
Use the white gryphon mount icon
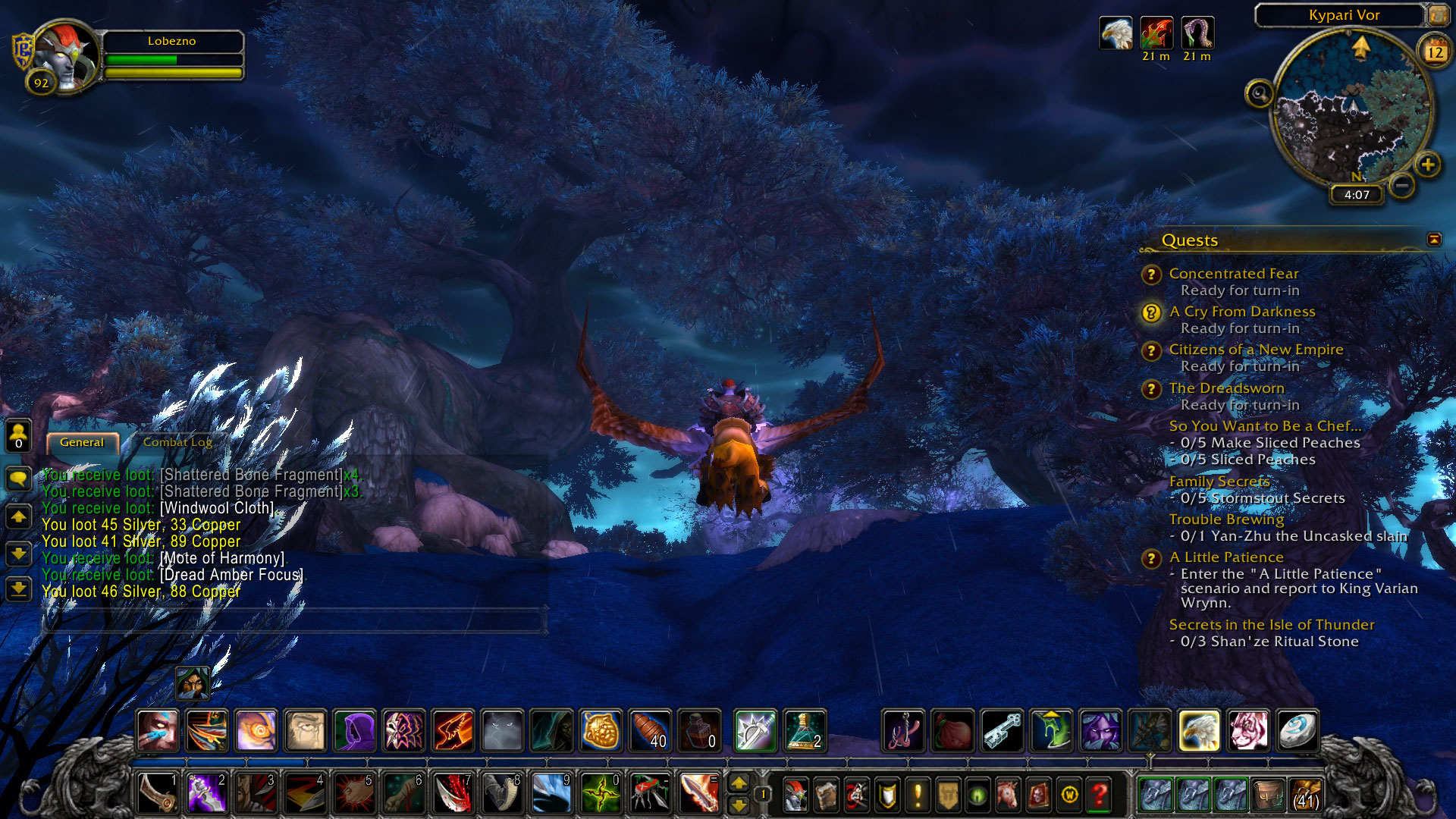[1199, 731]
